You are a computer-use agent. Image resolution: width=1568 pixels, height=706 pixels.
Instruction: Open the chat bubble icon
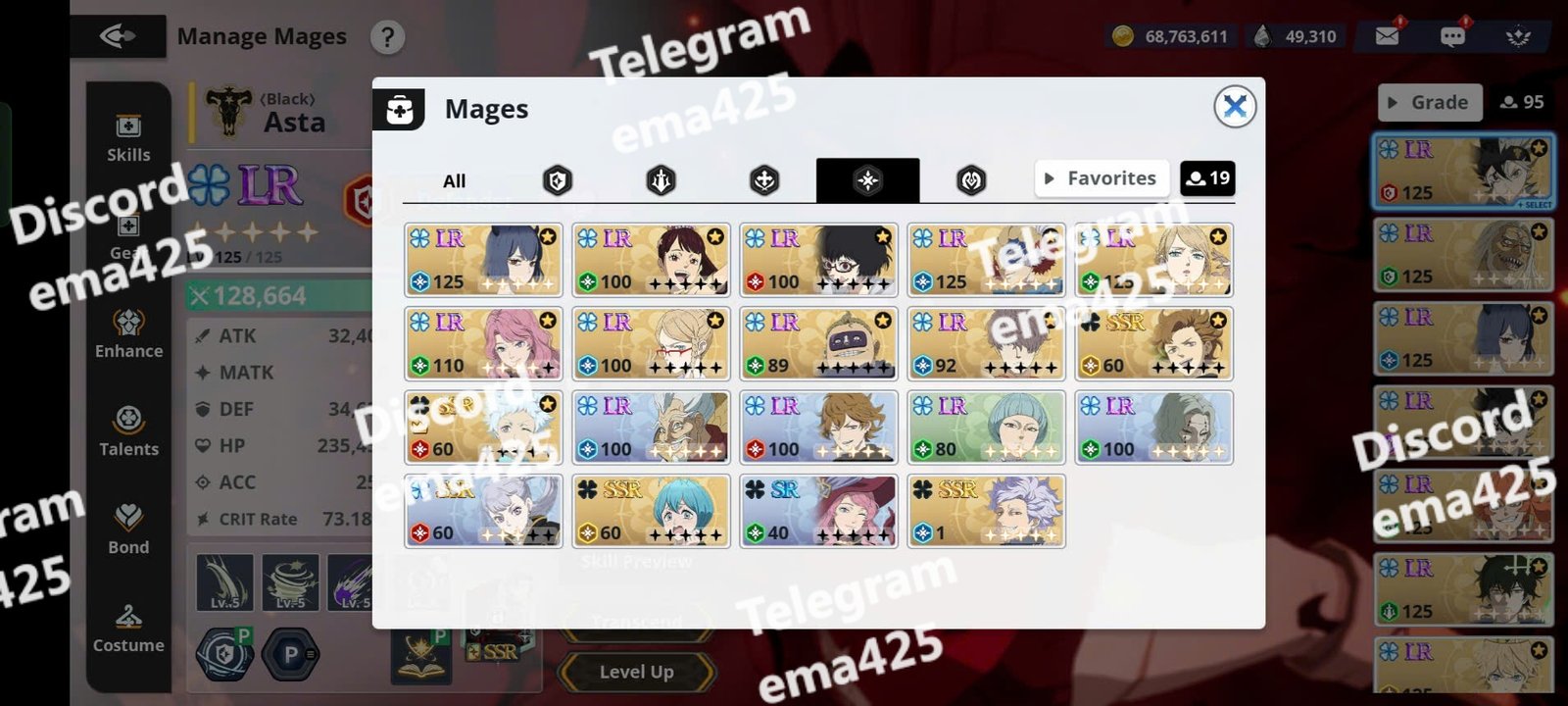pyautogui.click(x=1452, y=36)
